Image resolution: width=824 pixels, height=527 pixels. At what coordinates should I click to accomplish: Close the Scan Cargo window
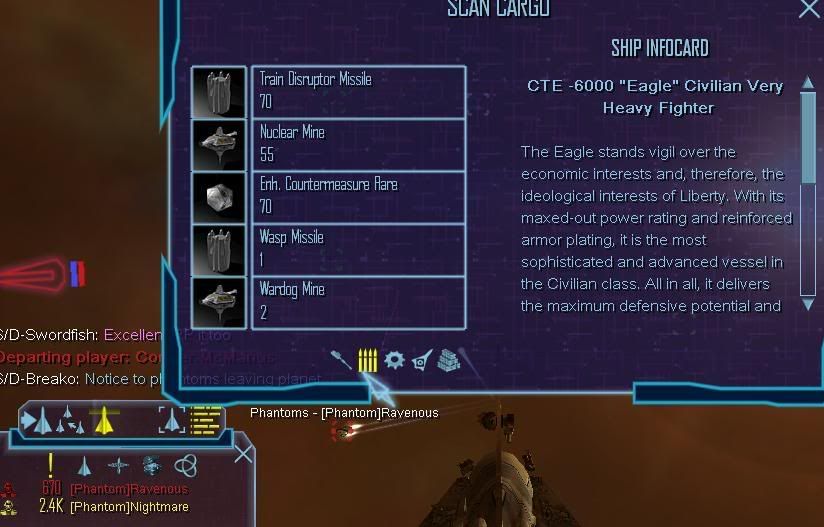(808, 9)
